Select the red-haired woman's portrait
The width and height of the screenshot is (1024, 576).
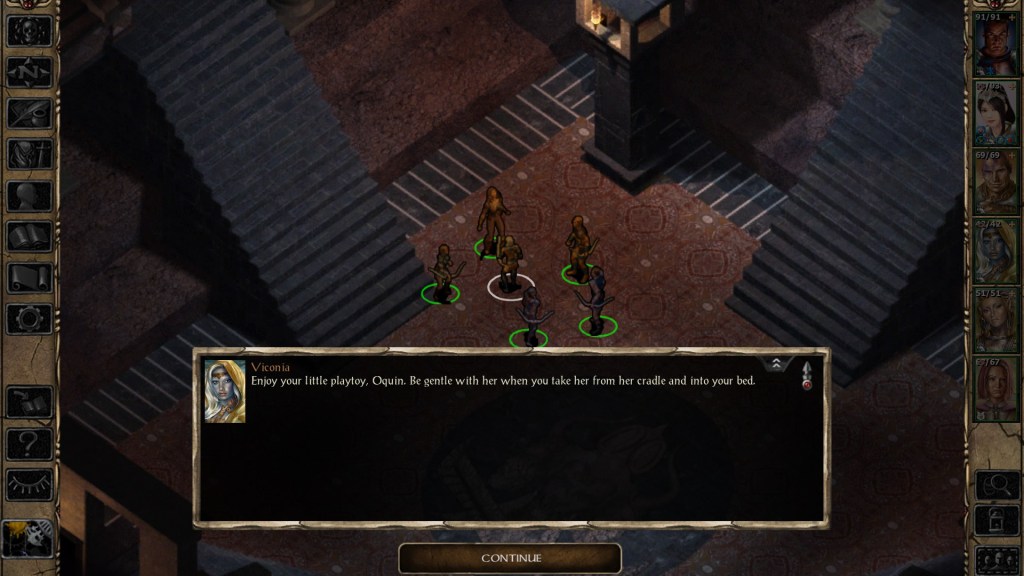click(x=995, y=389)
